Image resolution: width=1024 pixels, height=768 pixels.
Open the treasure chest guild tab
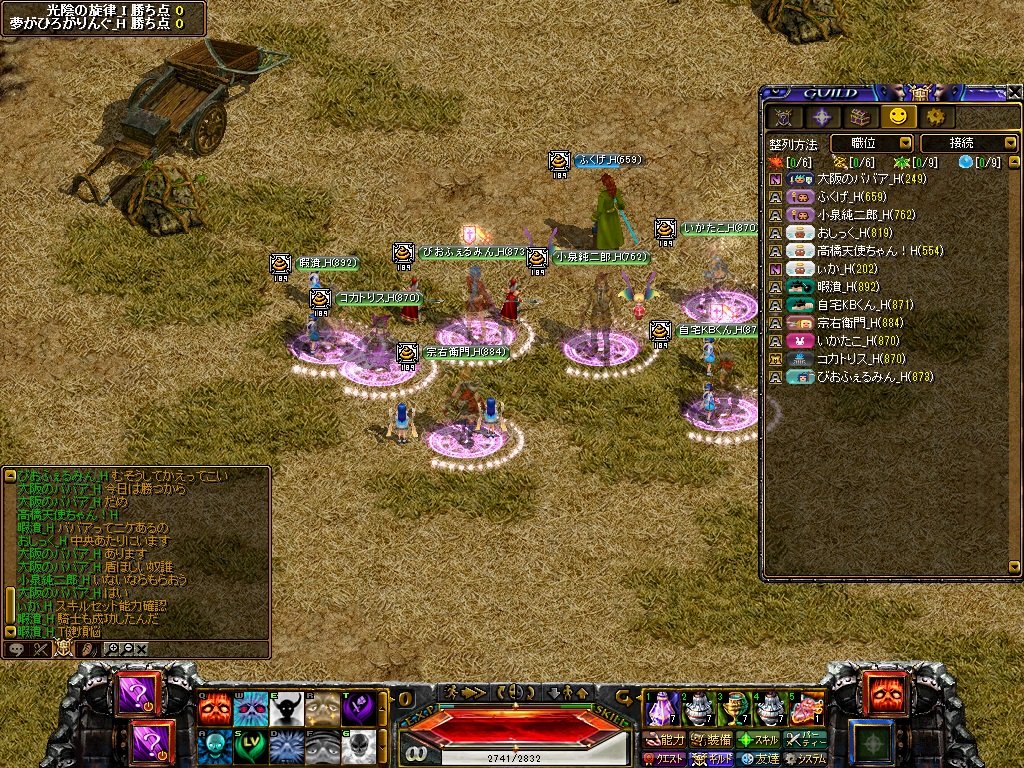coord(857,117)
